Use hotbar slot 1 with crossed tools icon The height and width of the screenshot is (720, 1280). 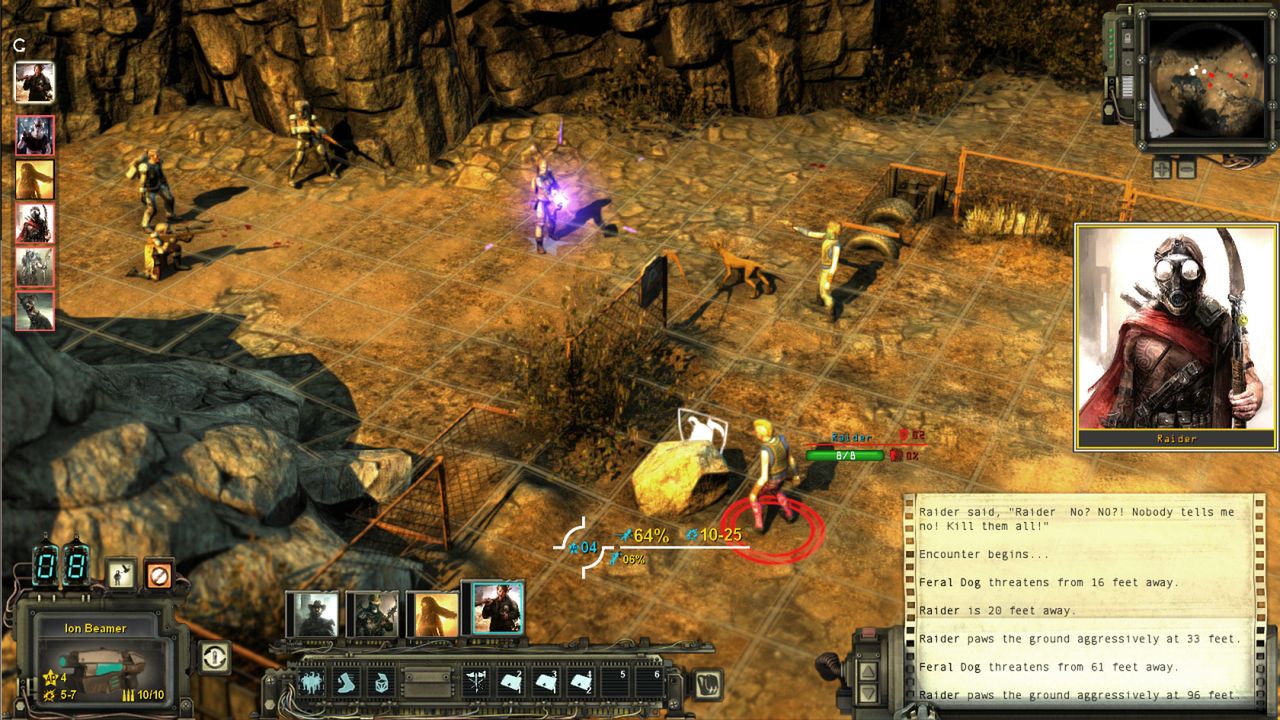tap(478, 683)
